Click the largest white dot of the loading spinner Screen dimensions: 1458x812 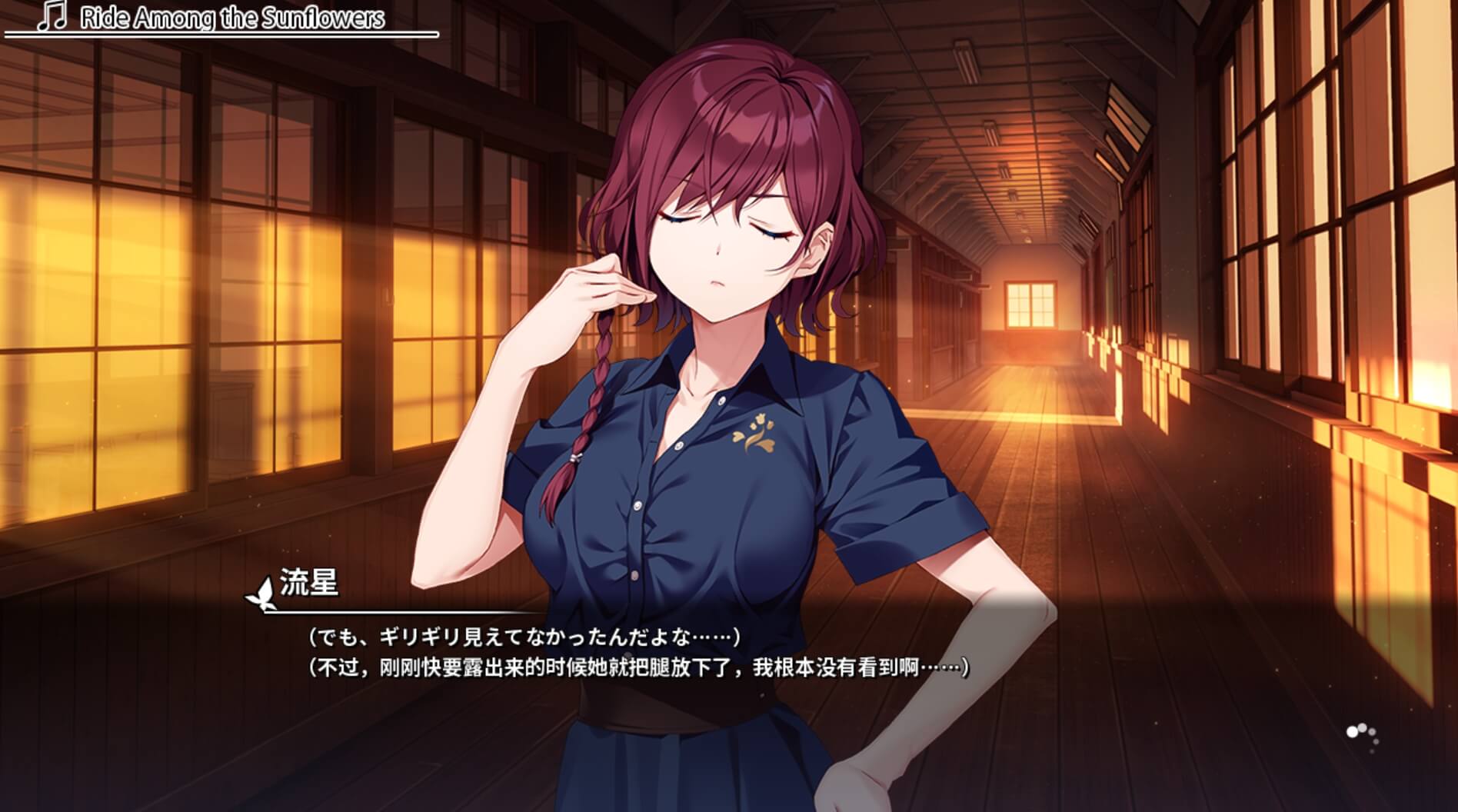tap(1353, 731)
